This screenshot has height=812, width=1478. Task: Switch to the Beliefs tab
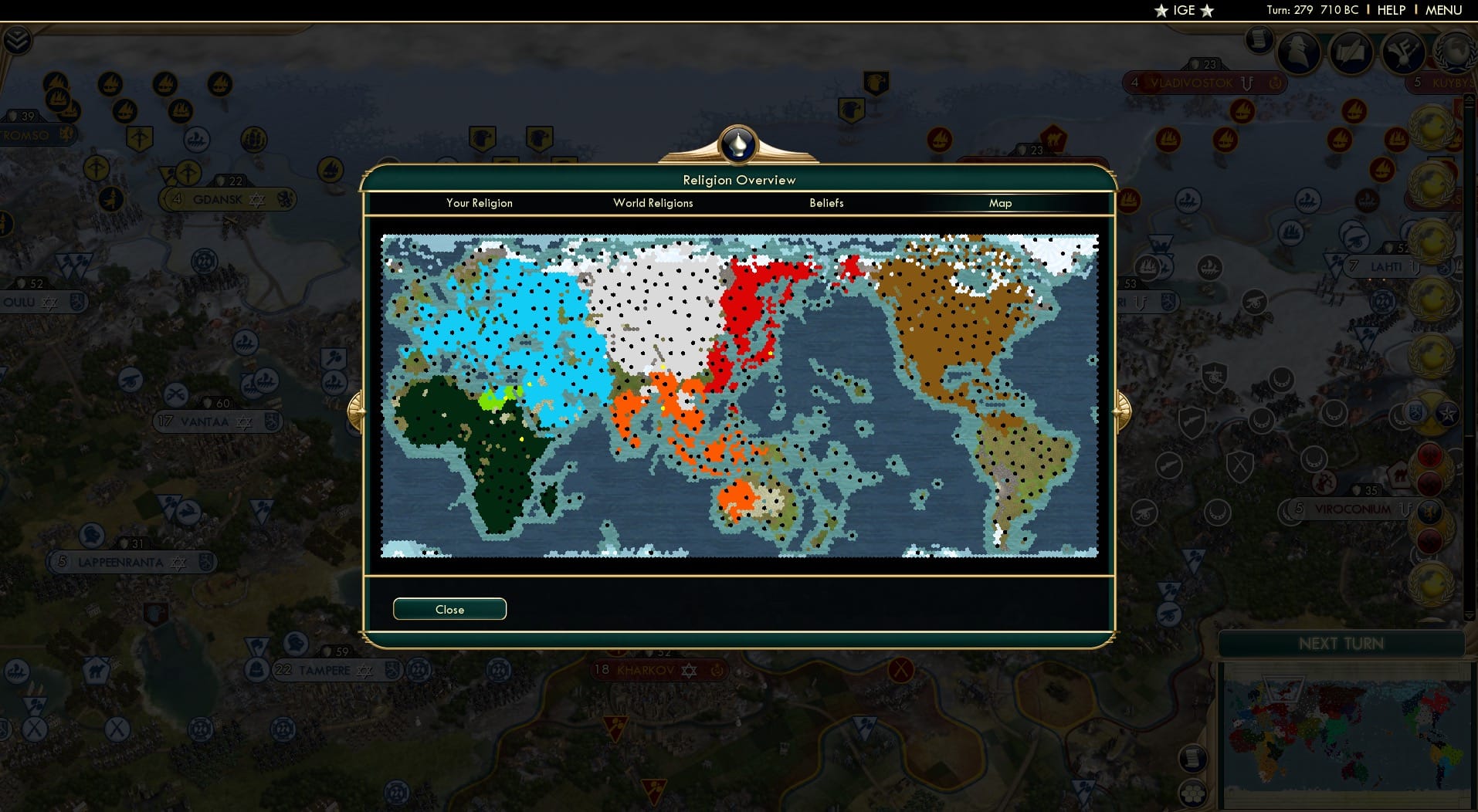coord(826,203)
